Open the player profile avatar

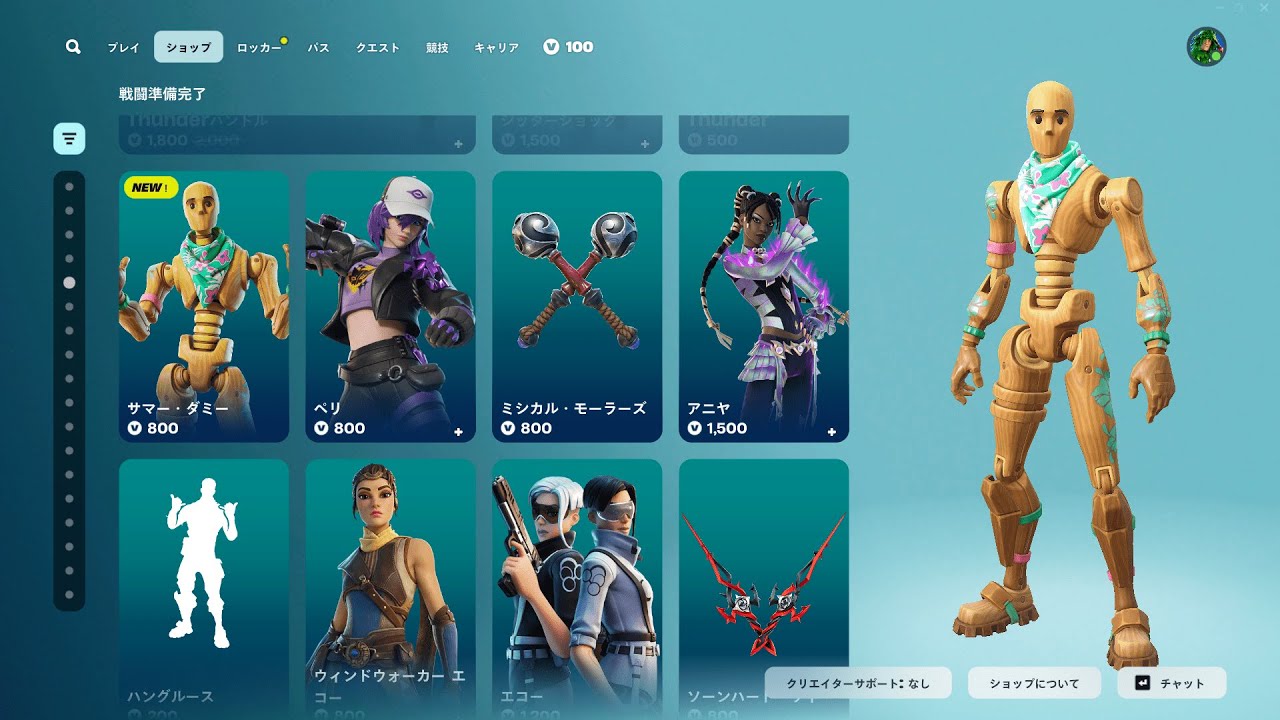pos(1206,47)
